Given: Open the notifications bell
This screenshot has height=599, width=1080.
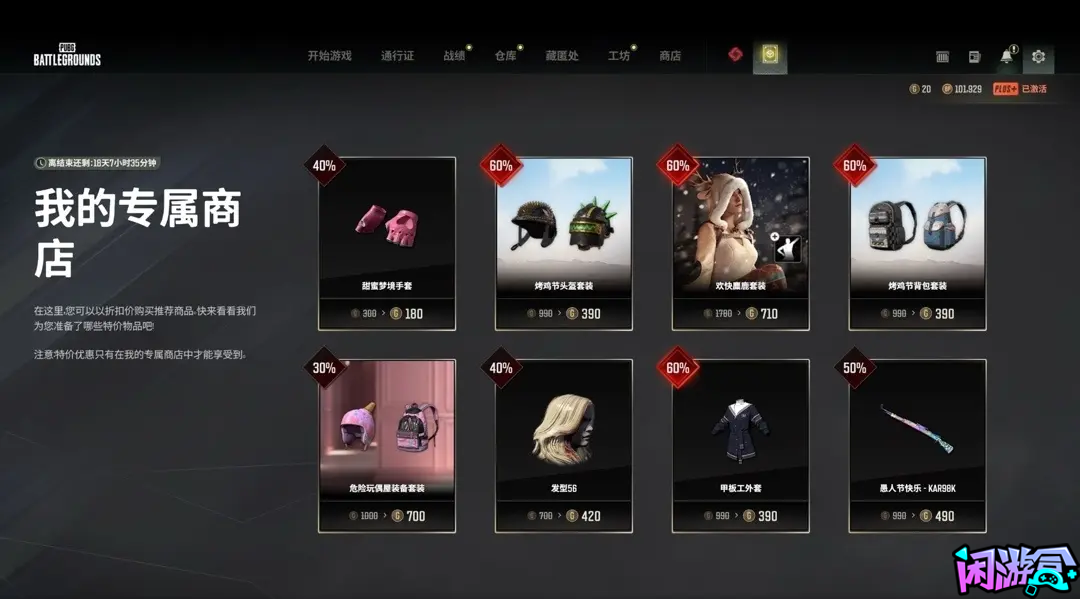Looking at the screenshot, I should point(1006,57).
